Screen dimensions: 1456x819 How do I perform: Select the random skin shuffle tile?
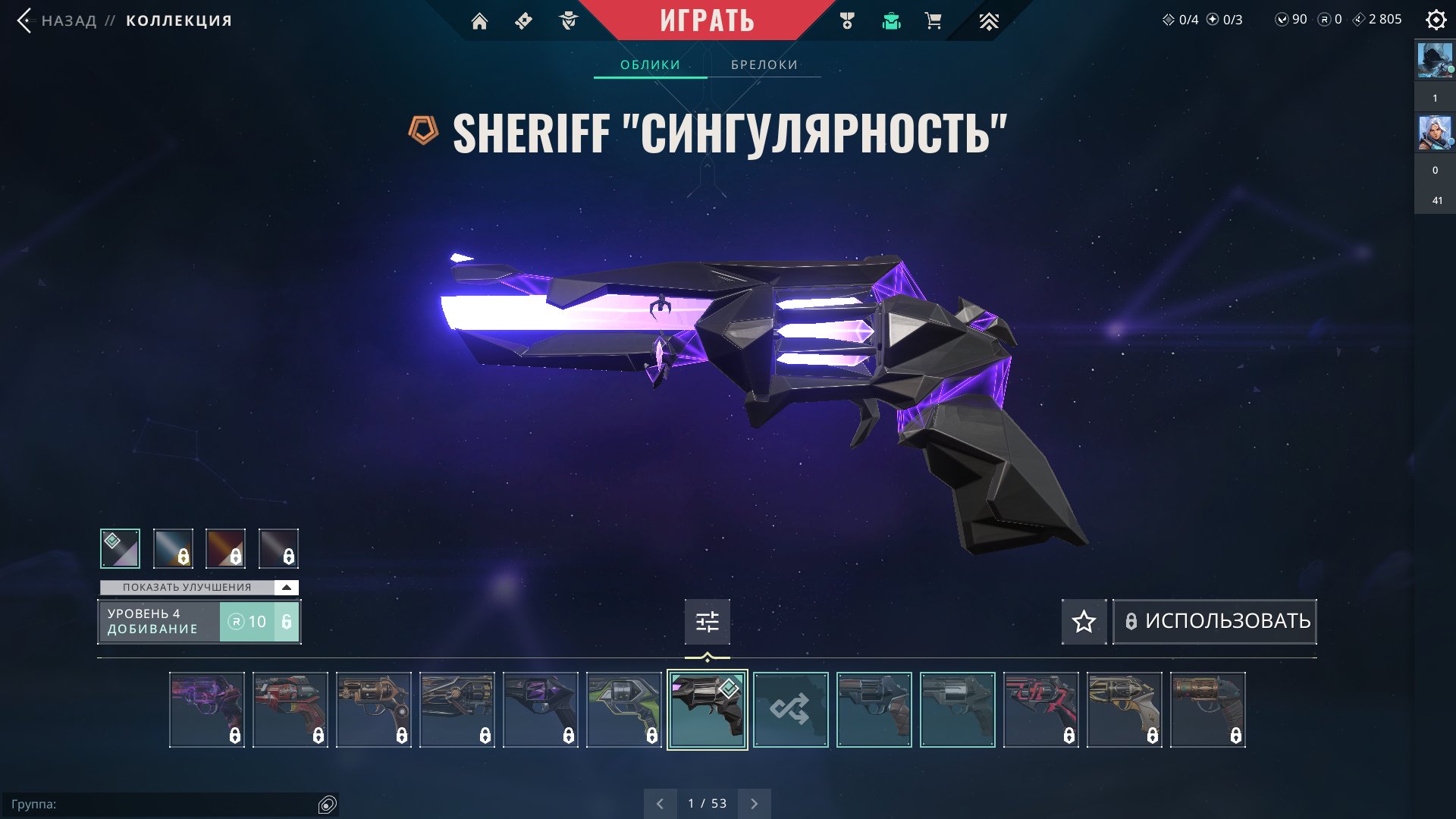tap(790, 710)
